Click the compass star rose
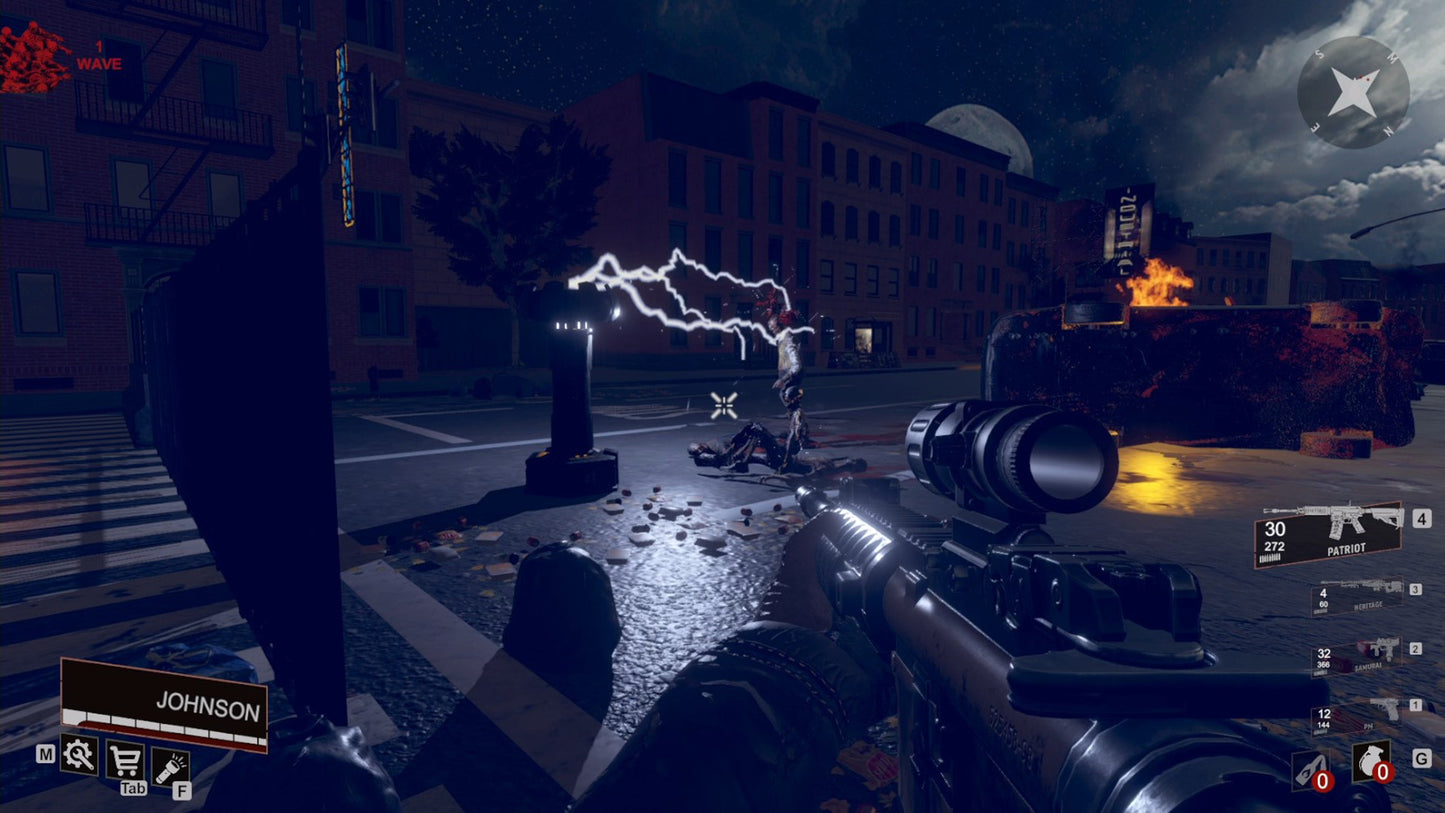This screenshot has width=1445, height=813. pos(1352,93)
